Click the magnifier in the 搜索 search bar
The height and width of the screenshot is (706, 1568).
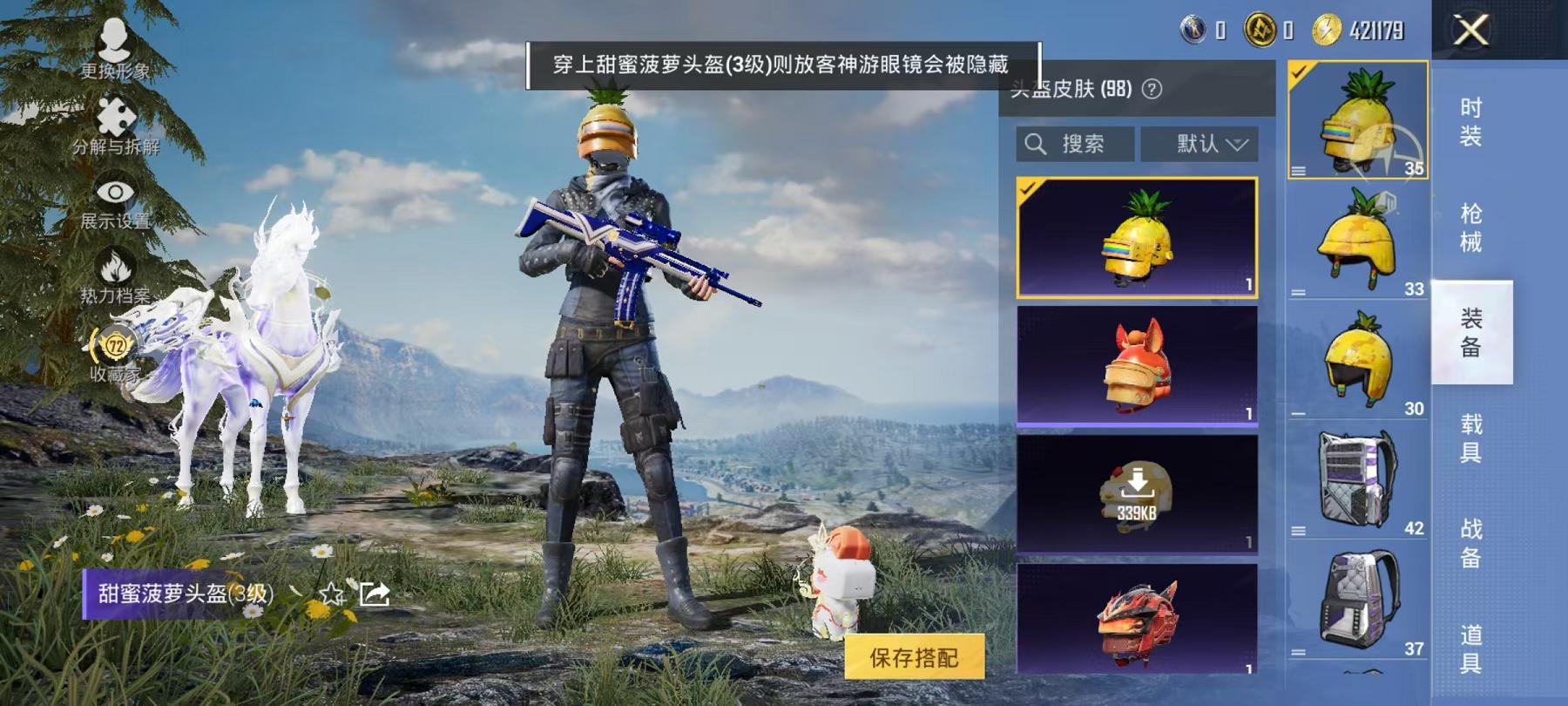(1037, 145)
